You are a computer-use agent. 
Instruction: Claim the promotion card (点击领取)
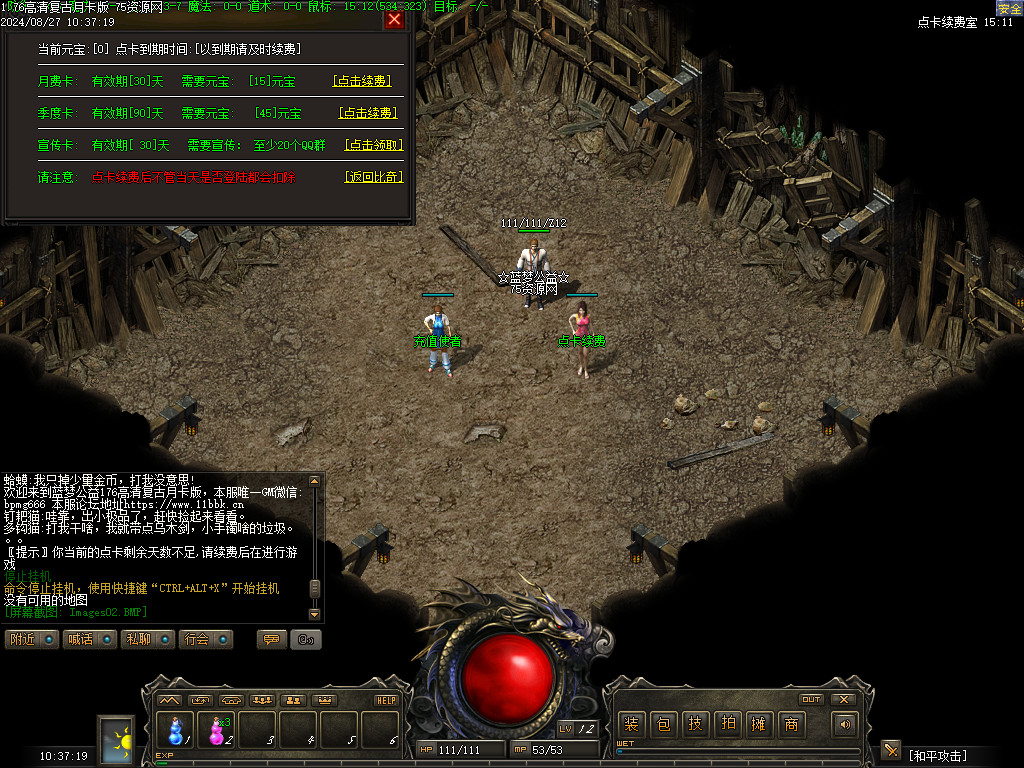pos(373,145)
